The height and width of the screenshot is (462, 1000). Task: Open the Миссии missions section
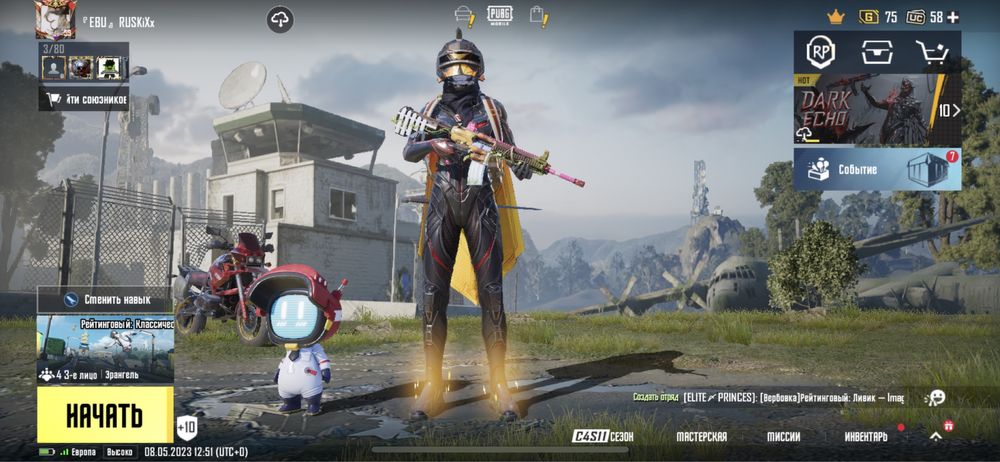[x=783, y=437]
